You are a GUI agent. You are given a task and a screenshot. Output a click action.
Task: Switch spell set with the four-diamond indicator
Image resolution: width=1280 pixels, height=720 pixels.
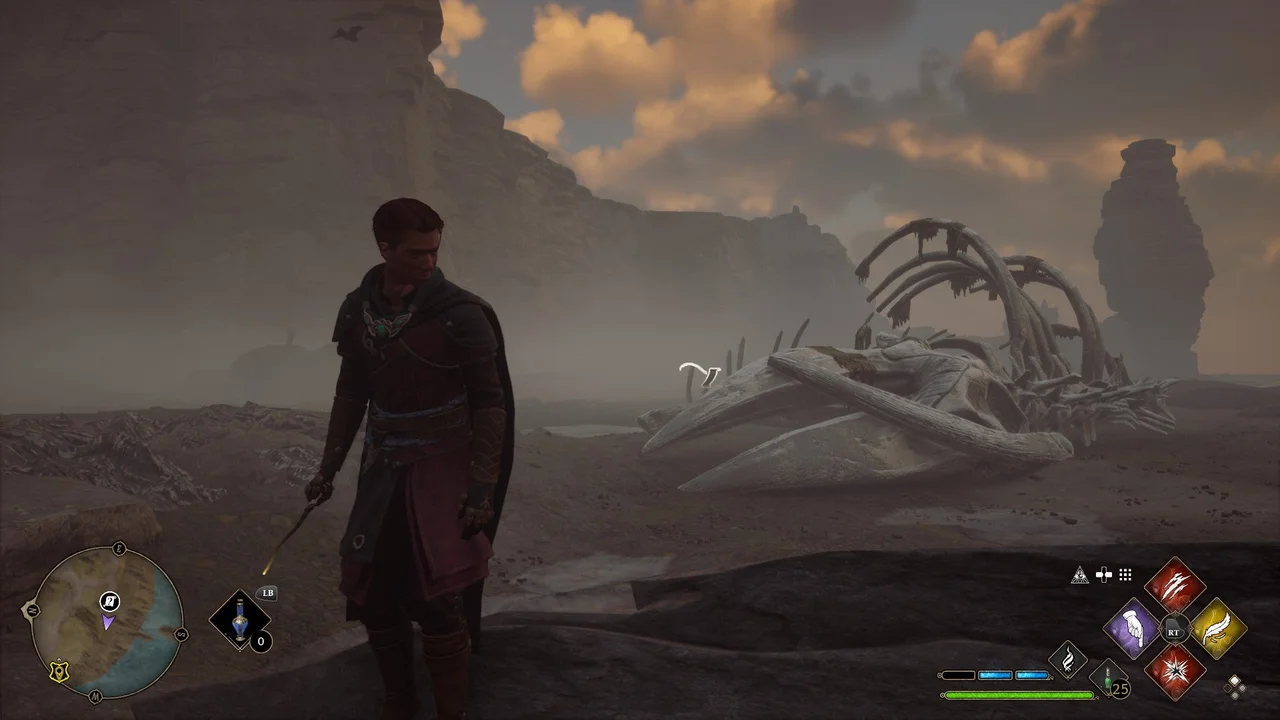tap(1236, 686)
